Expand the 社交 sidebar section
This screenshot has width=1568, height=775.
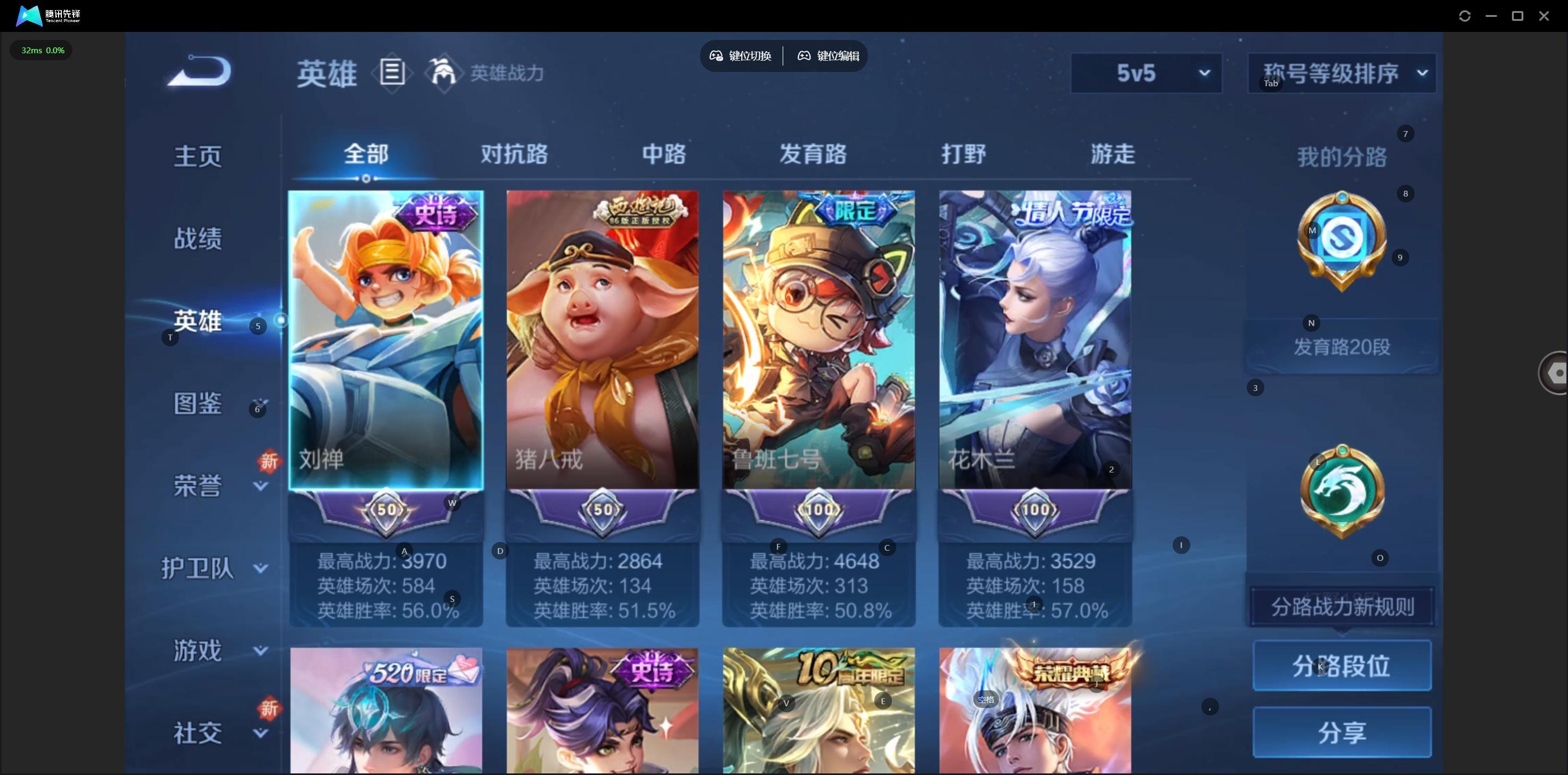(260, 733)
